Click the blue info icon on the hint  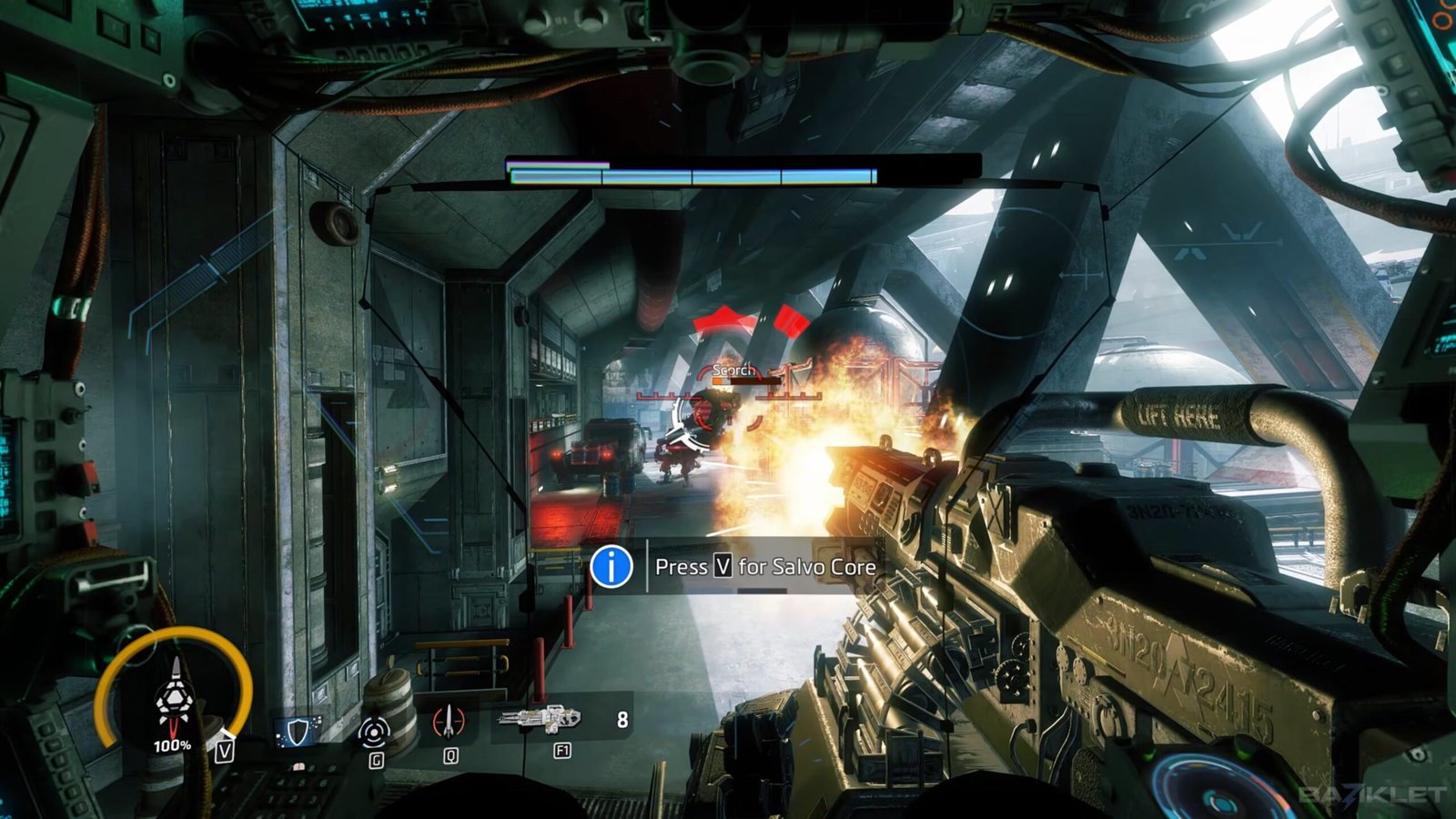612,566
